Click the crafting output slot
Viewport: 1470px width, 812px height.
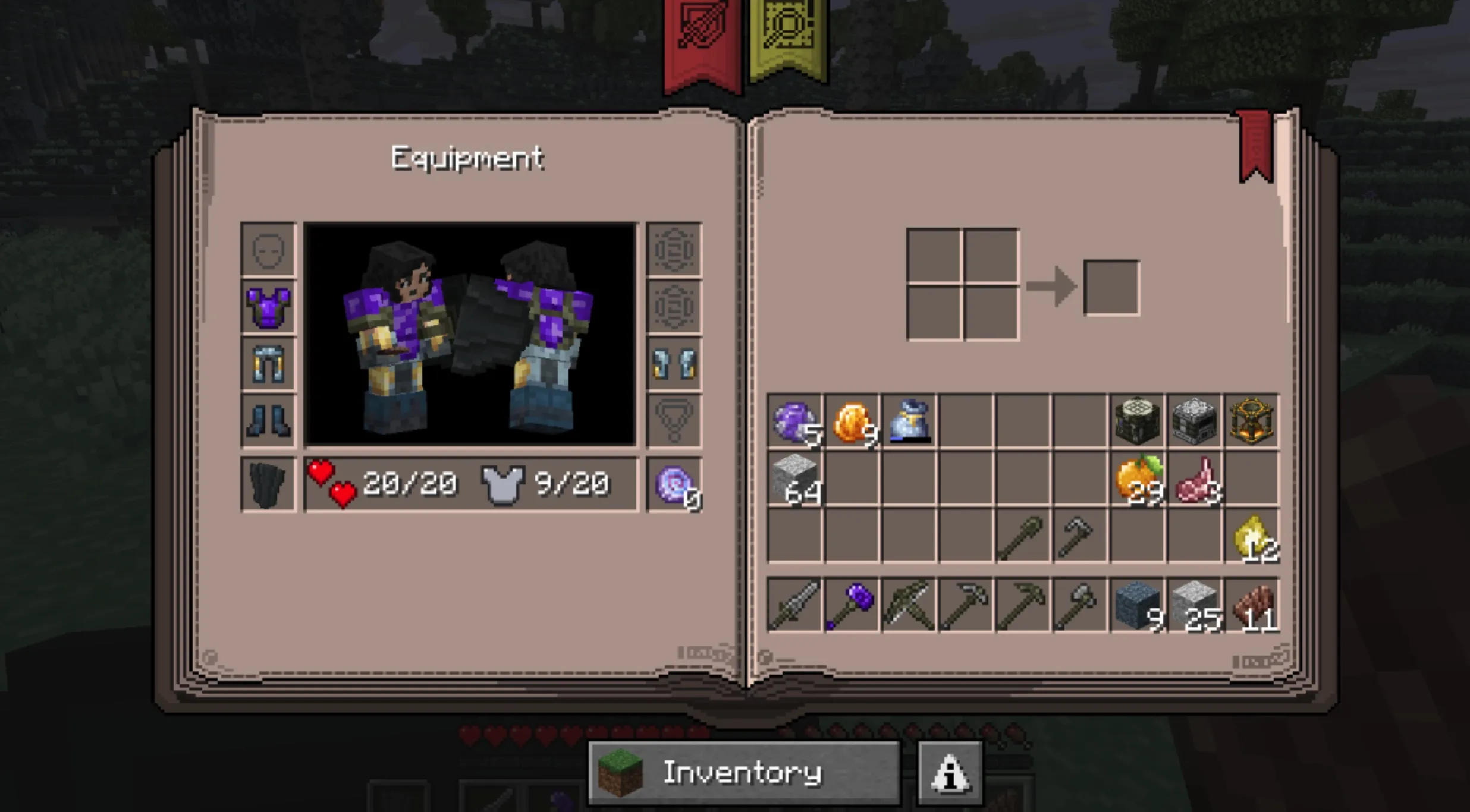coord(1111,288)
